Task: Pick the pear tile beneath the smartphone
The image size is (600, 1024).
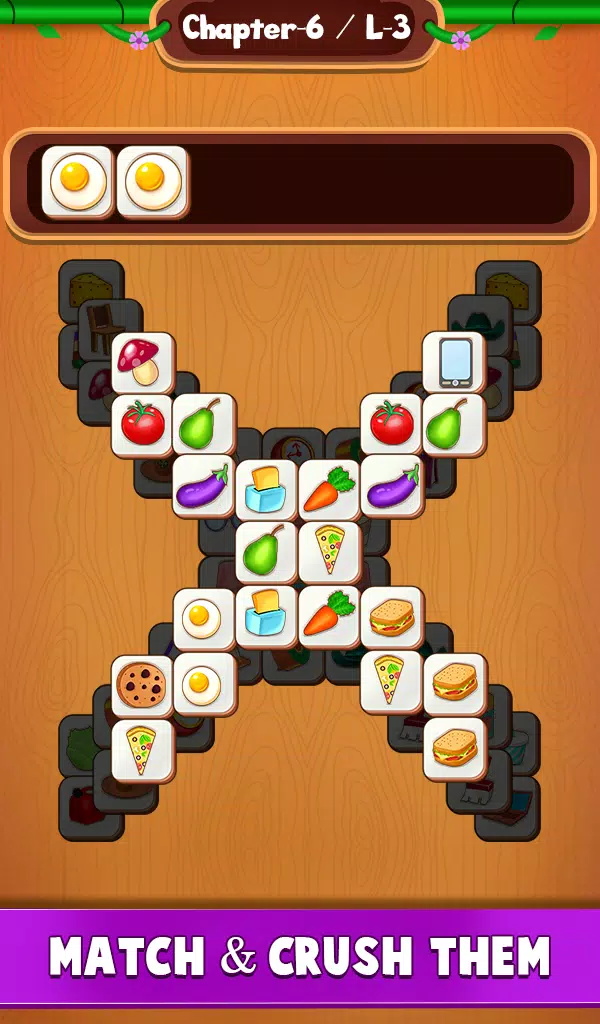Action: 453,424
